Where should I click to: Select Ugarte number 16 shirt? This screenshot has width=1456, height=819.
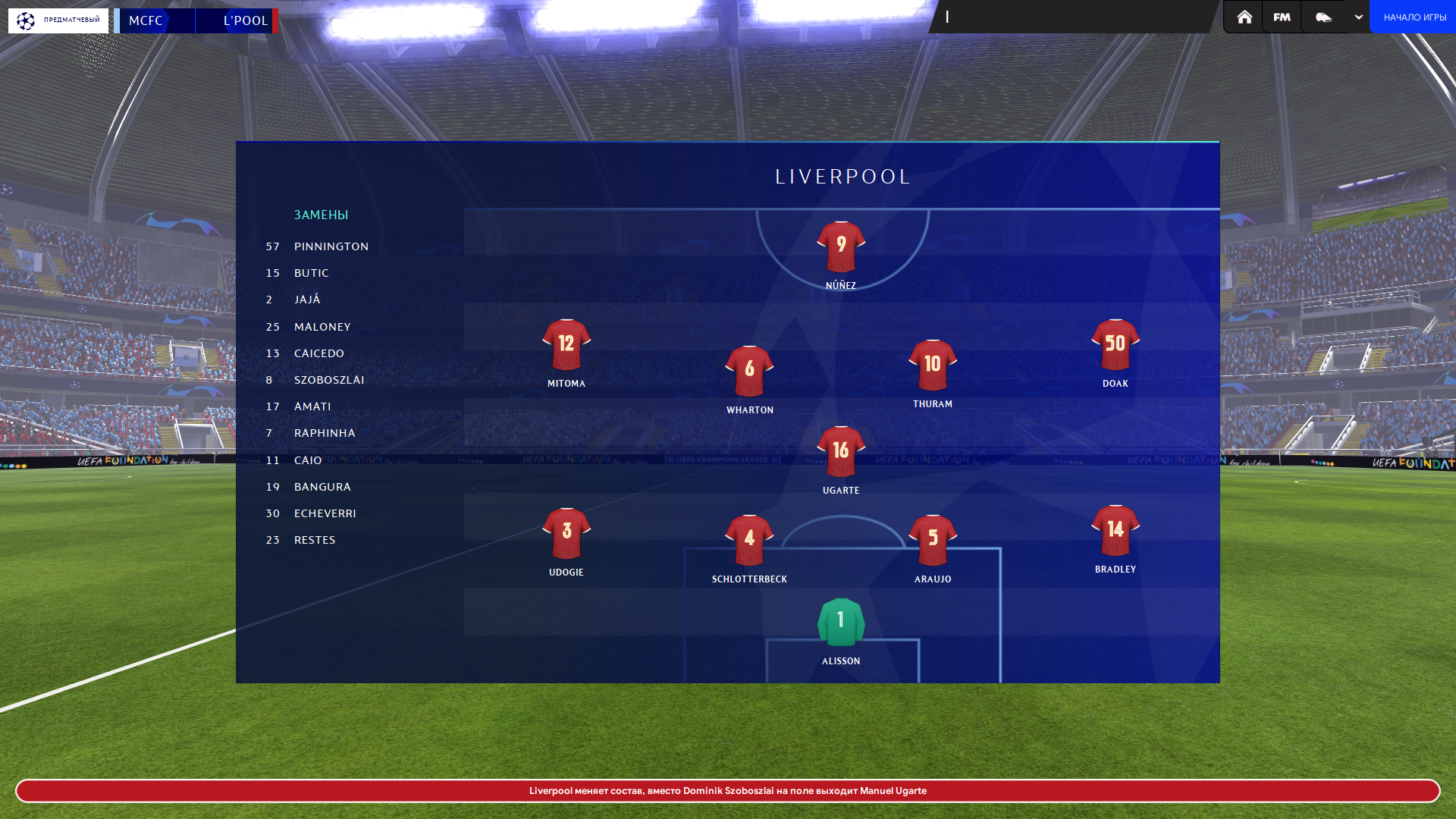tap(840, 452)
